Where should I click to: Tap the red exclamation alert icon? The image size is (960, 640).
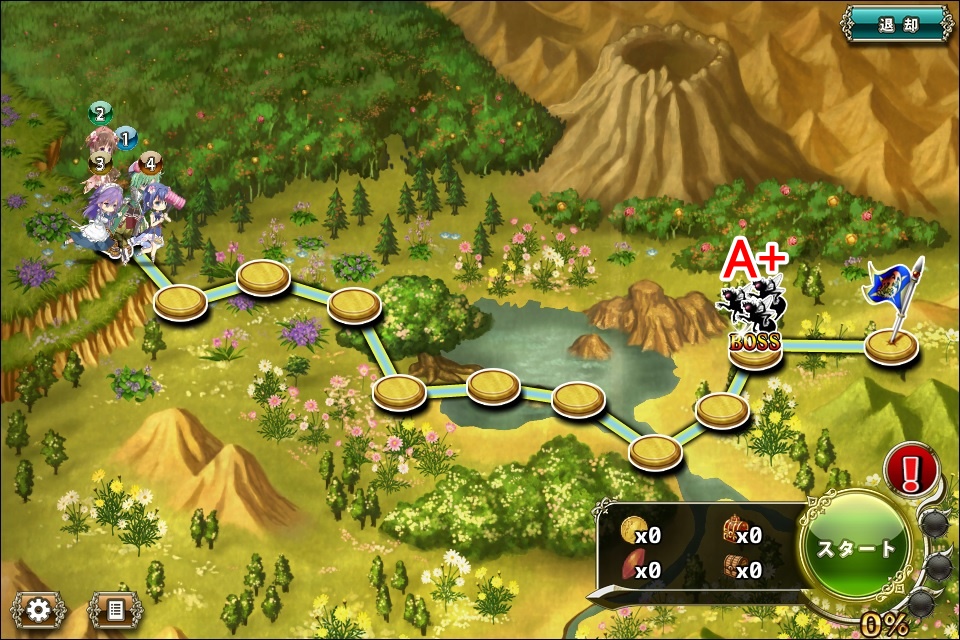click(x=911, y=469)
